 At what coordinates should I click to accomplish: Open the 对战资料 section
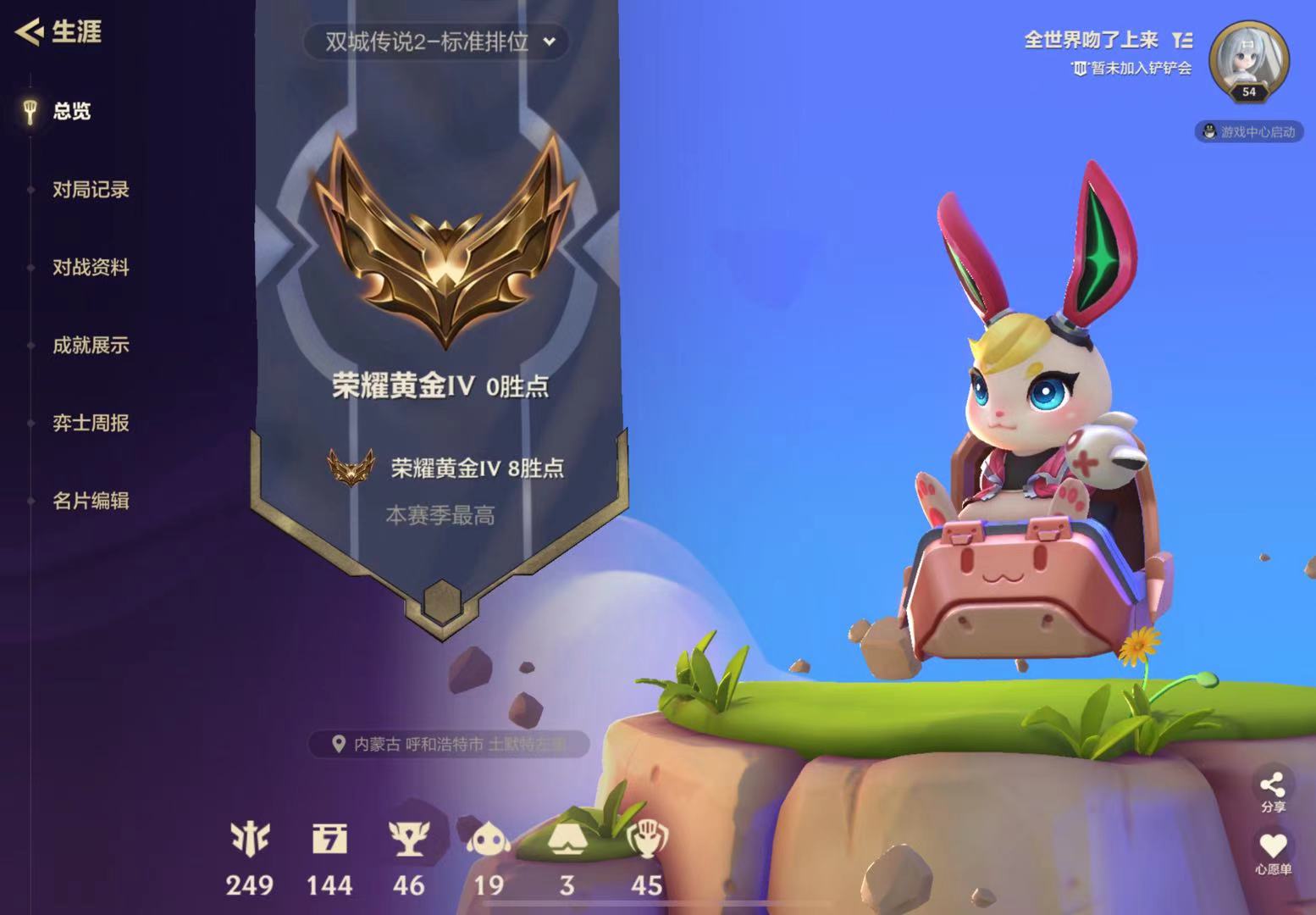tap(91, 268)
